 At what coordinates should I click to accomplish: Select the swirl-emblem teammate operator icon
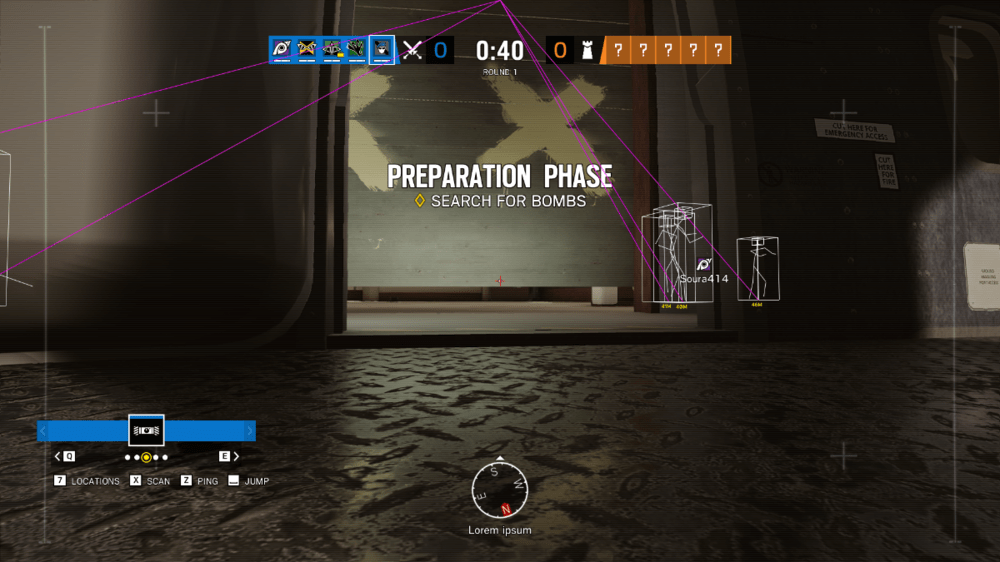pos(283,49)
